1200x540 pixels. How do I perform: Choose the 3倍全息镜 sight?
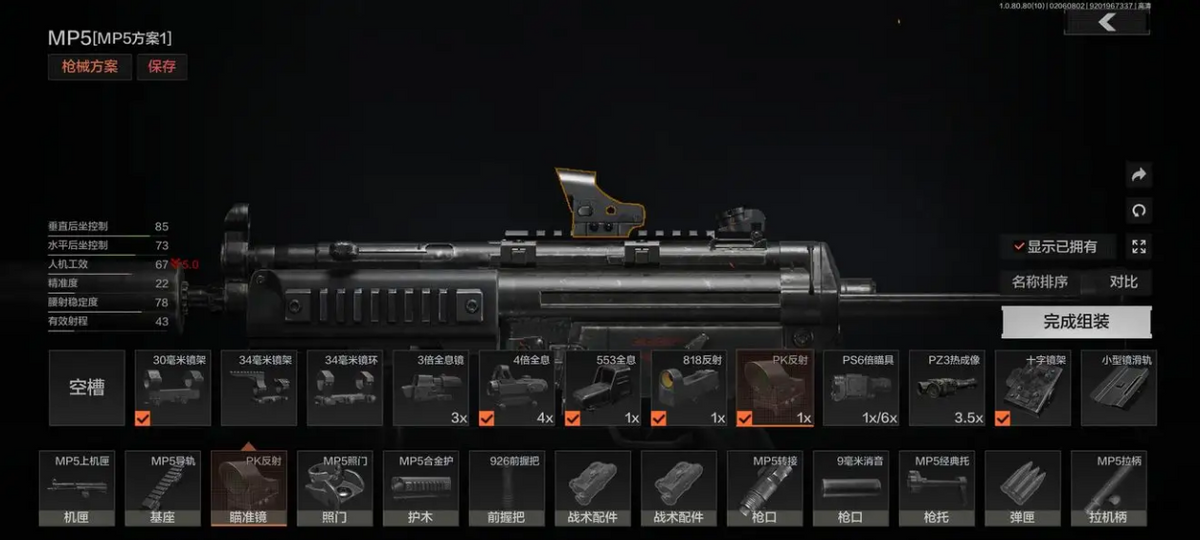432,388
